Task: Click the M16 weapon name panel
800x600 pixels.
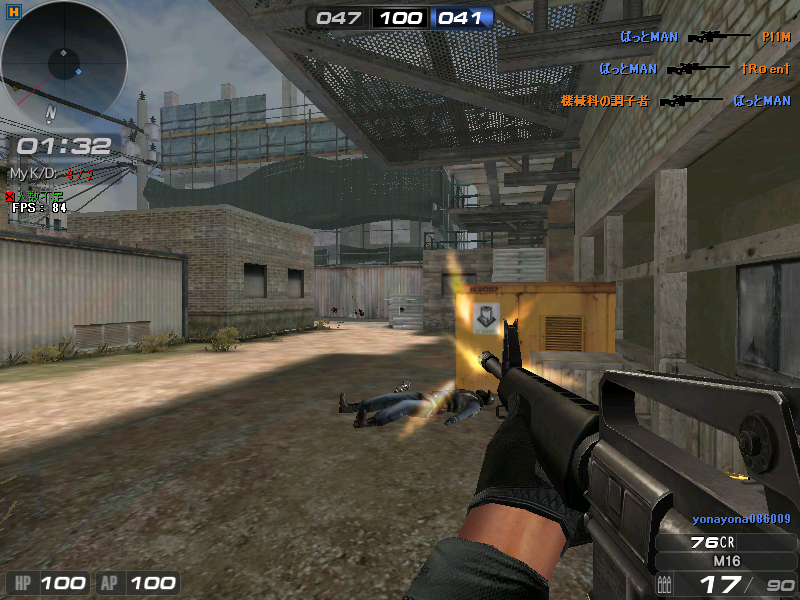Action: 728,561
